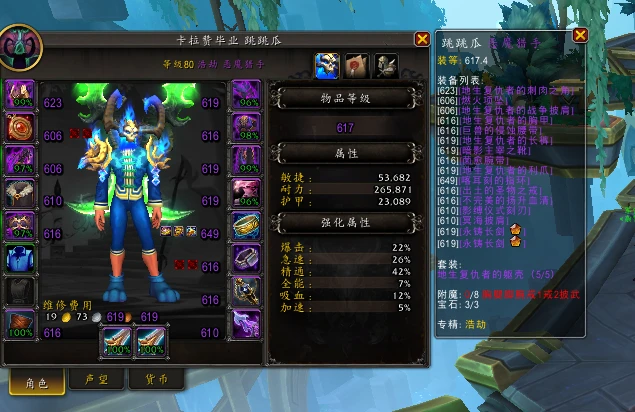635x412 pixels.
Task: Open the 货币 currency tab
Action: click(x=155, y=380)
